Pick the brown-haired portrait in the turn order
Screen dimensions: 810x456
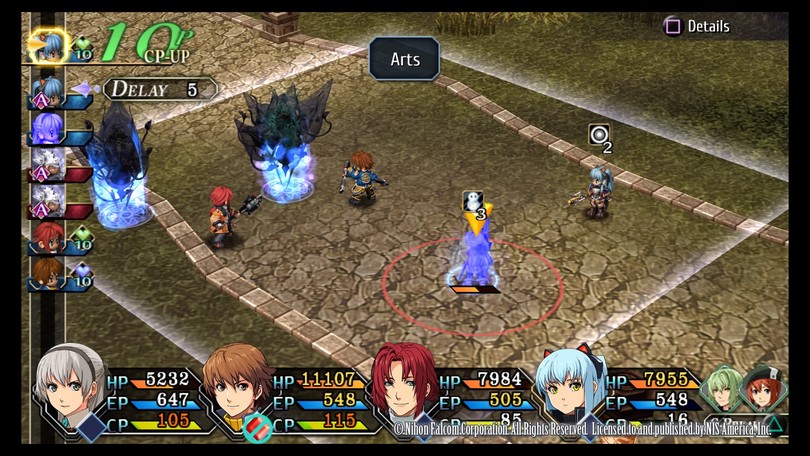tap(46, 271)
